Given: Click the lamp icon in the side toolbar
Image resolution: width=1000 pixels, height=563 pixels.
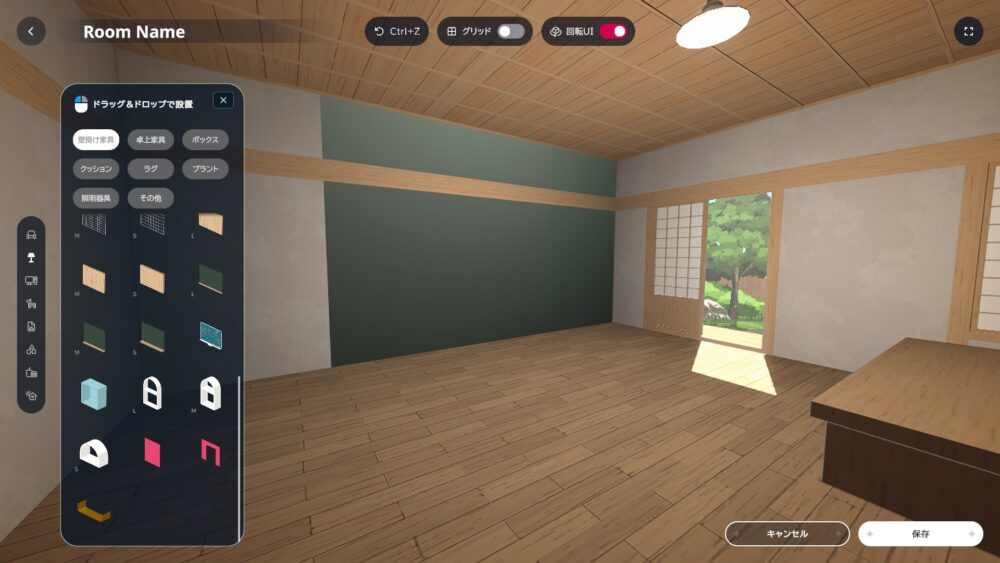Looking at the screenshot, I should coord(31,258).
